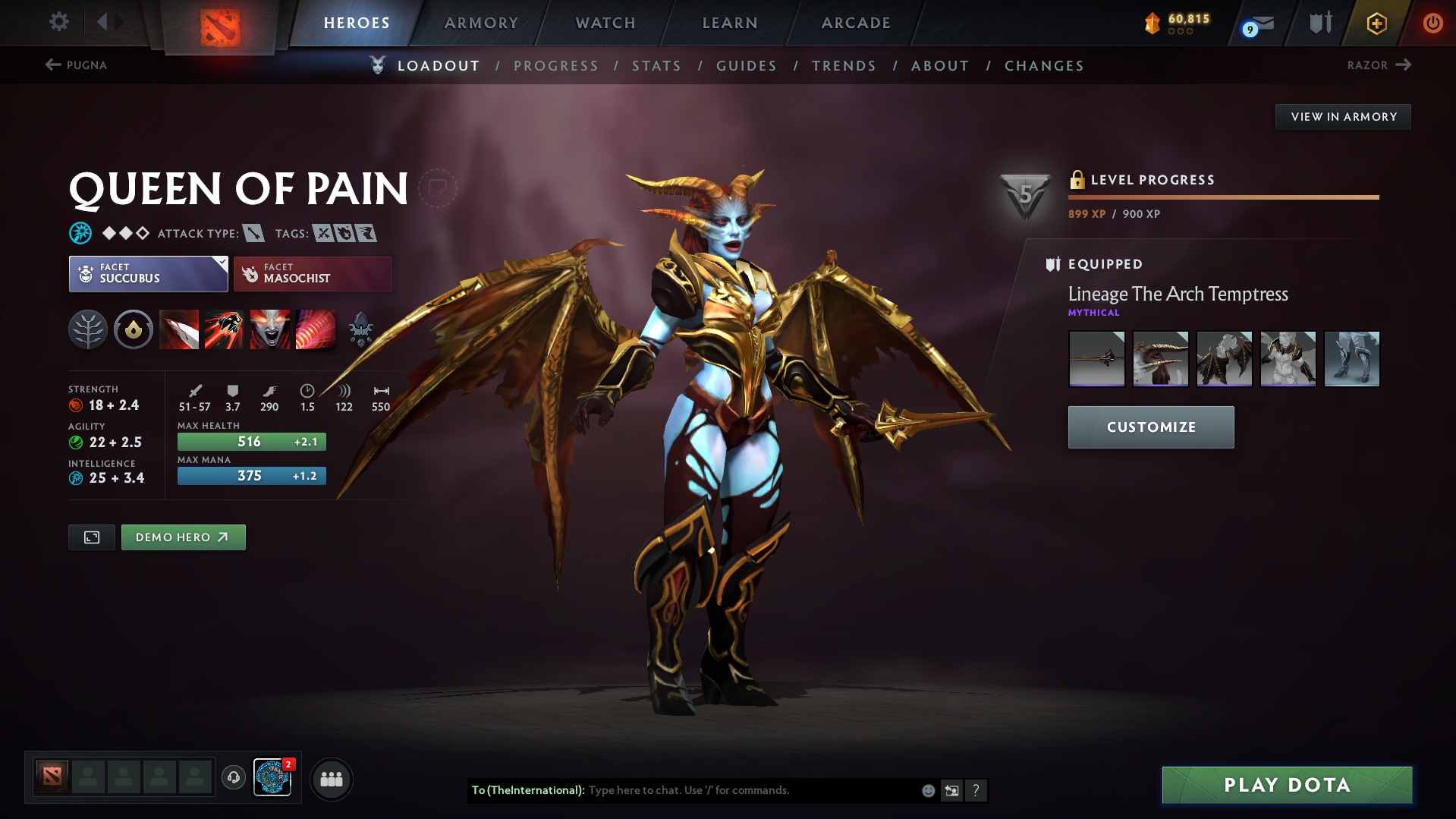Click the power button to exit
The height and width of the screenshot is (819, 1456).
coord(1432,23)
